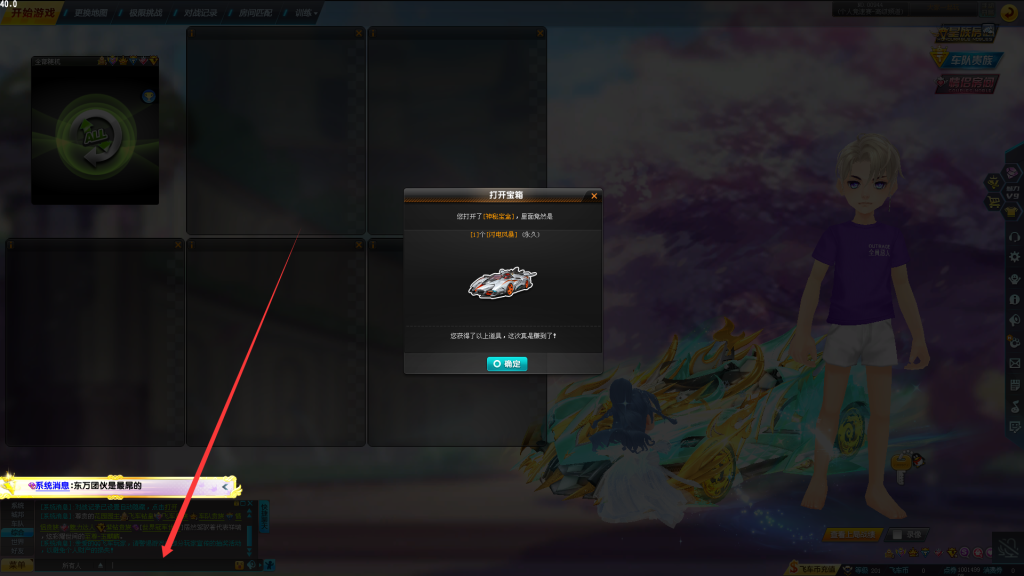This screenshot has width=1024, height=576.
Task: Click the round orange arrow button top-right
Action: (x=1009, y=13)
